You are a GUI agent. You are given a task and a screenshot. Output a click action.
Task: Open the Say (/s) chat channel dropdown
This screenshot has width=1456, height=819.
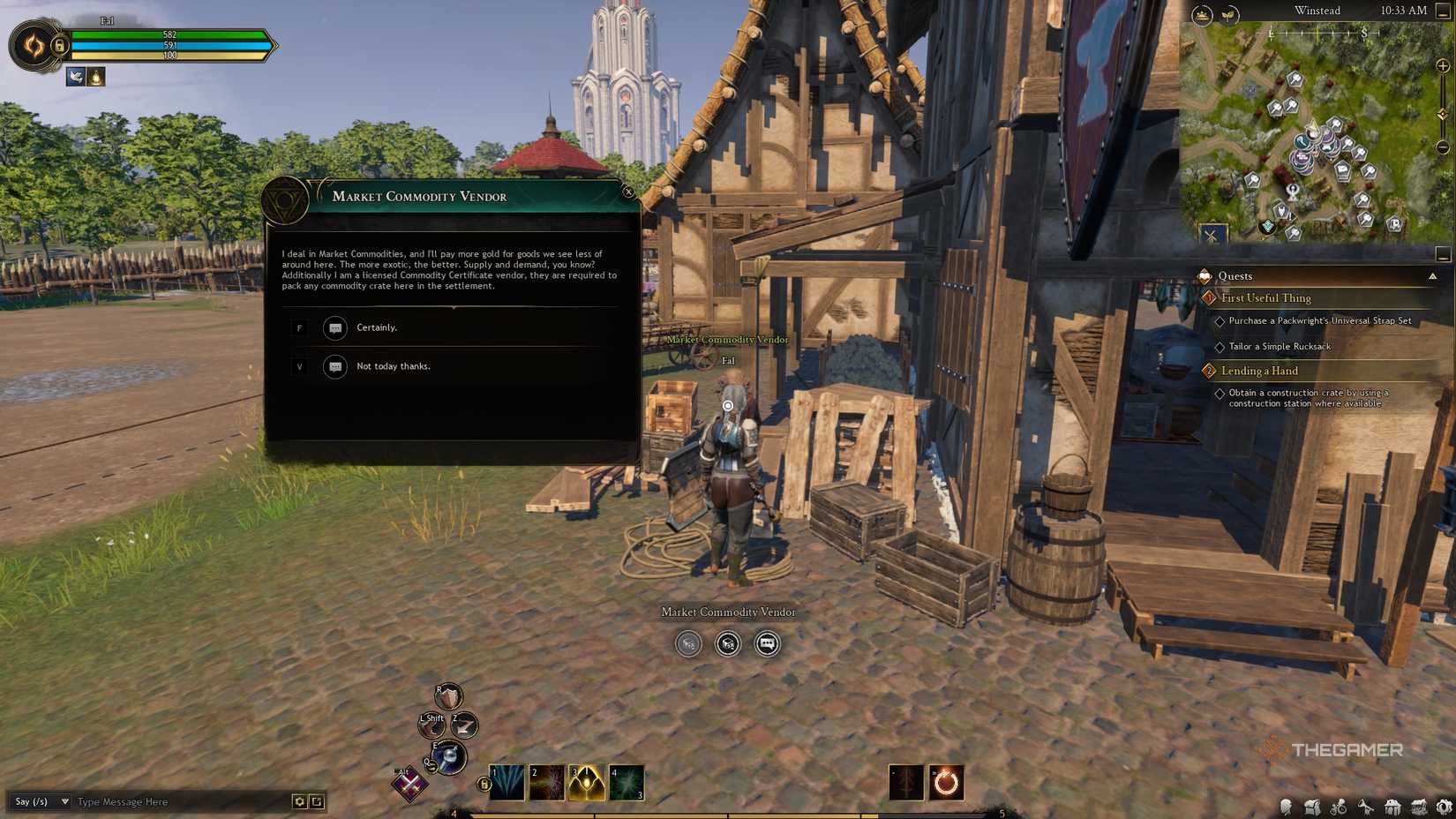pyautogui.click(x=40, y=802)
